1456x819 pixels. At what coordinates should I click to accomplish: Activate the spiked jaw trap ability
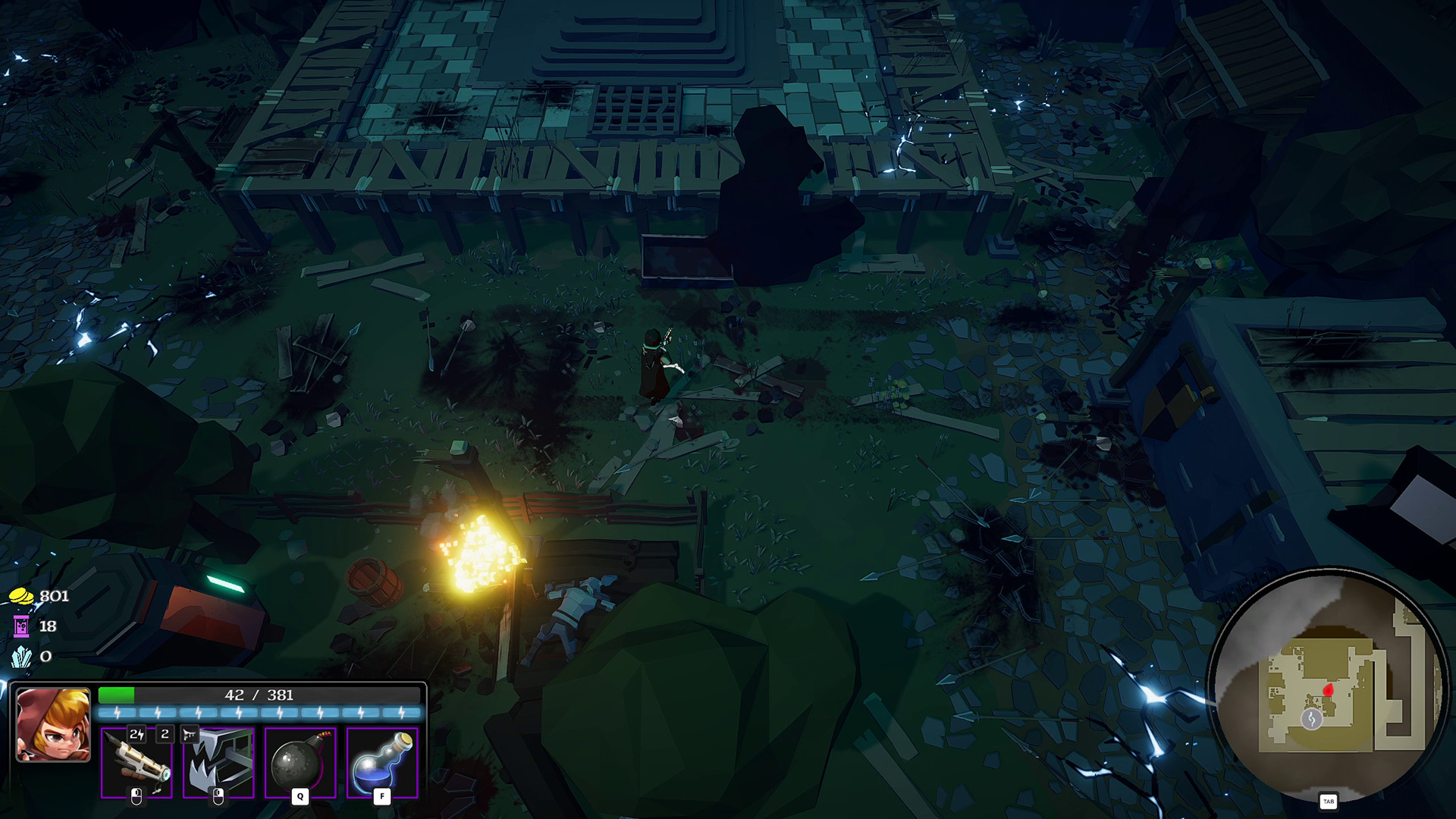coord(218,762)
